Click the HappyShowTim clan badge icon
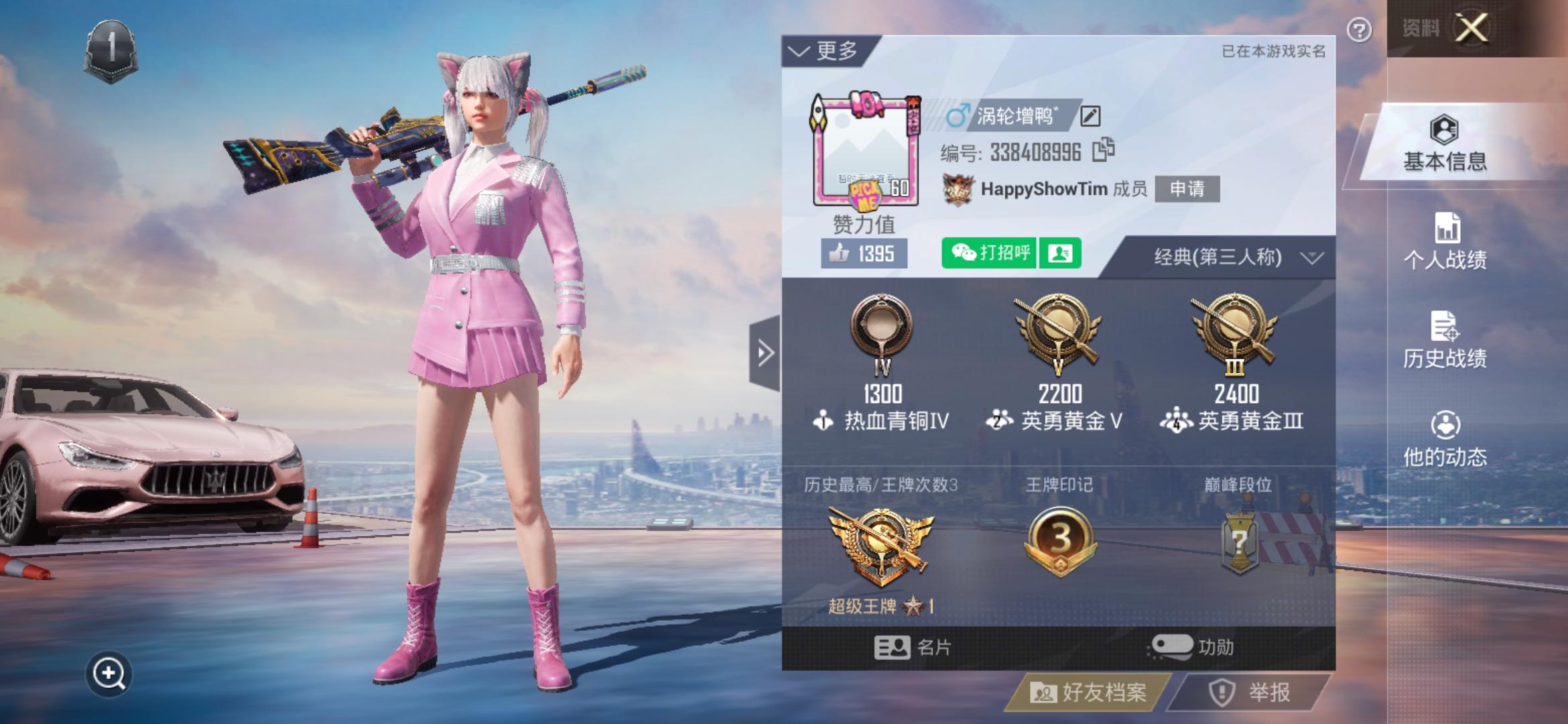Image resolution: width=1568 pixels, height=724 pixels. pos(958,189)
